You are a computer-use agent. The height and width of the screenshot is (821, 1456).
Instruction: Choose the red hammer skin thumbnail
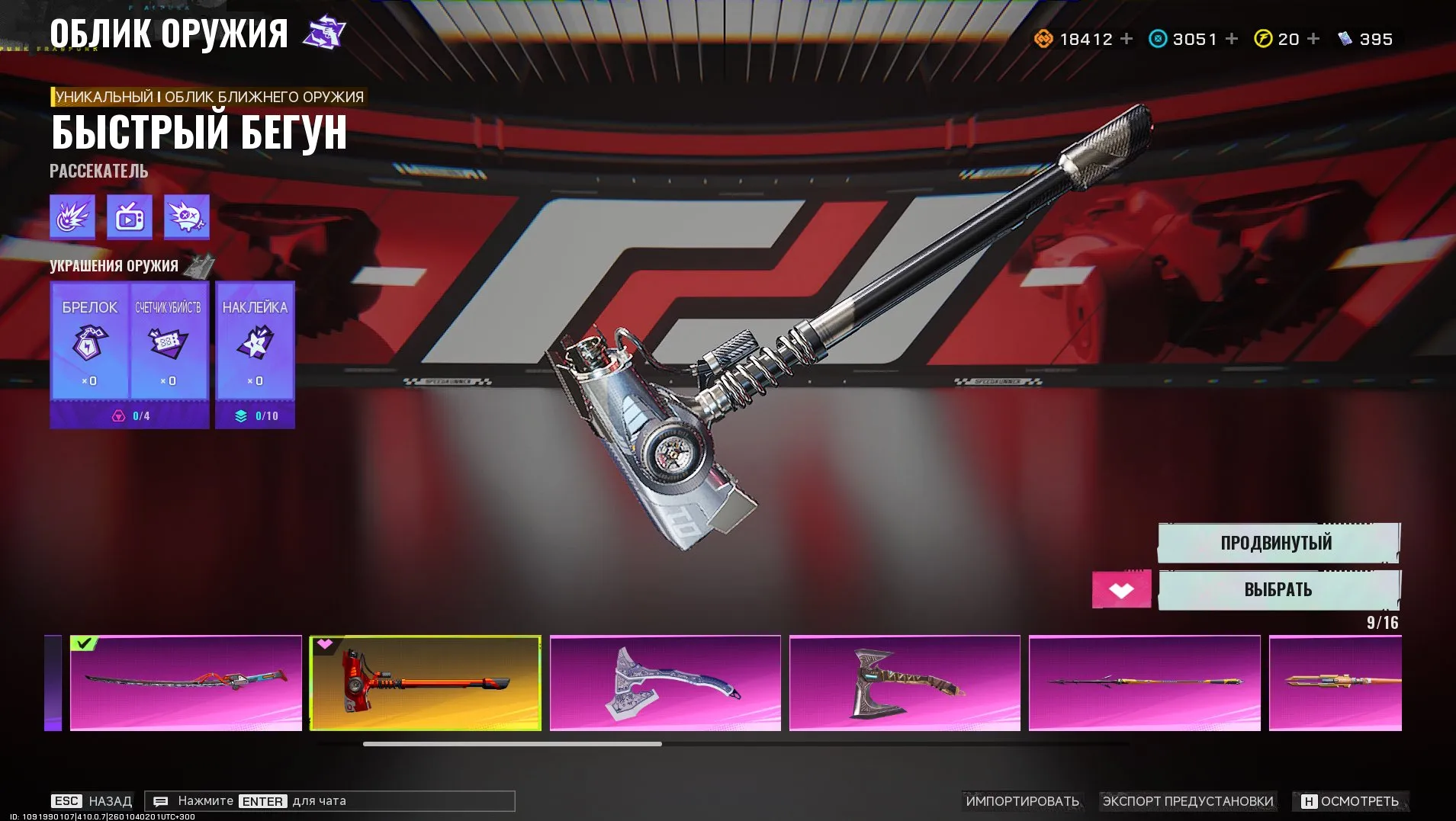pyautogui.click(x=426, y=682)
